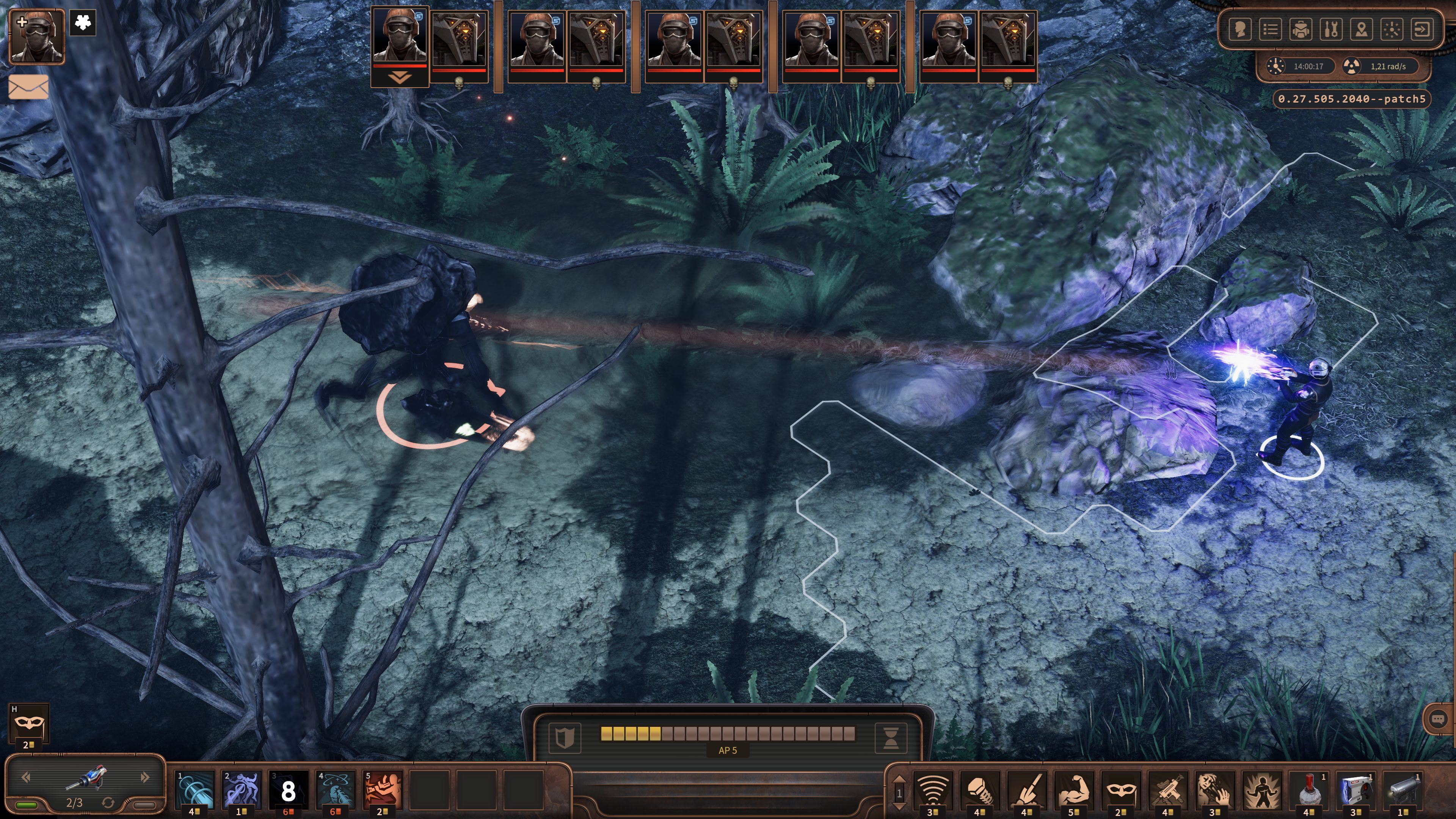Open the chat speech bubble
This screenshot has width=1456, height=819.
pos(1438,719)
